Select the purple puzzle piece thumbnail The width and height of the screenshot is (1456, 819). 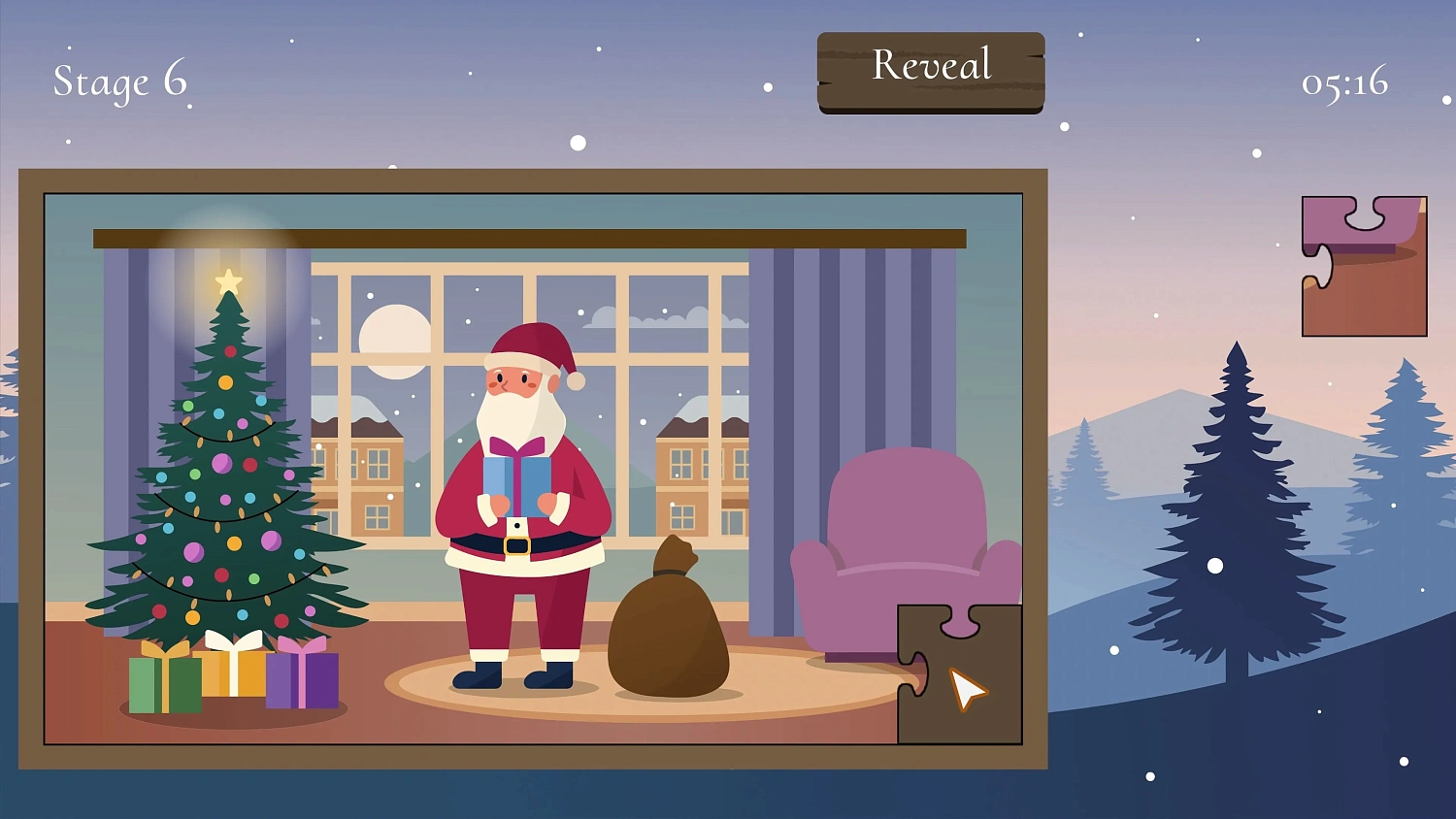tap(1363, 264)
